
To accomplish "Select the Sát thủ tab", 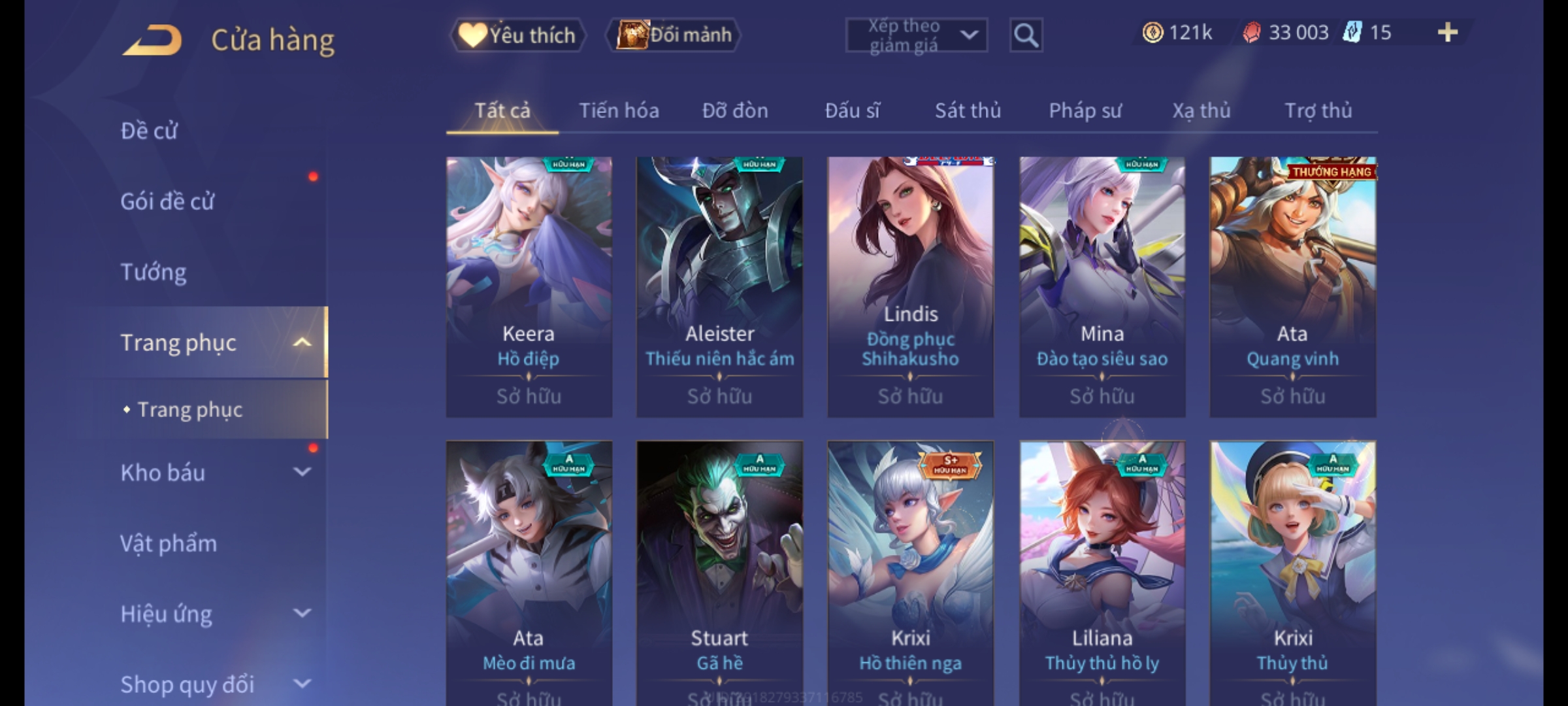I will point(968,110).
